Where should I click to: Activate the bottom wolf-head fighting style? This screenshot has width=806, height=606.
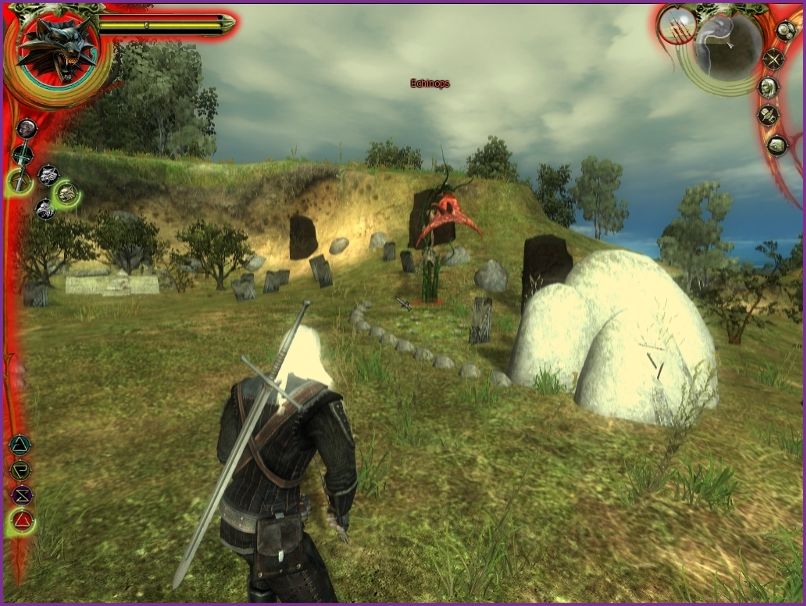click(44, 208)
